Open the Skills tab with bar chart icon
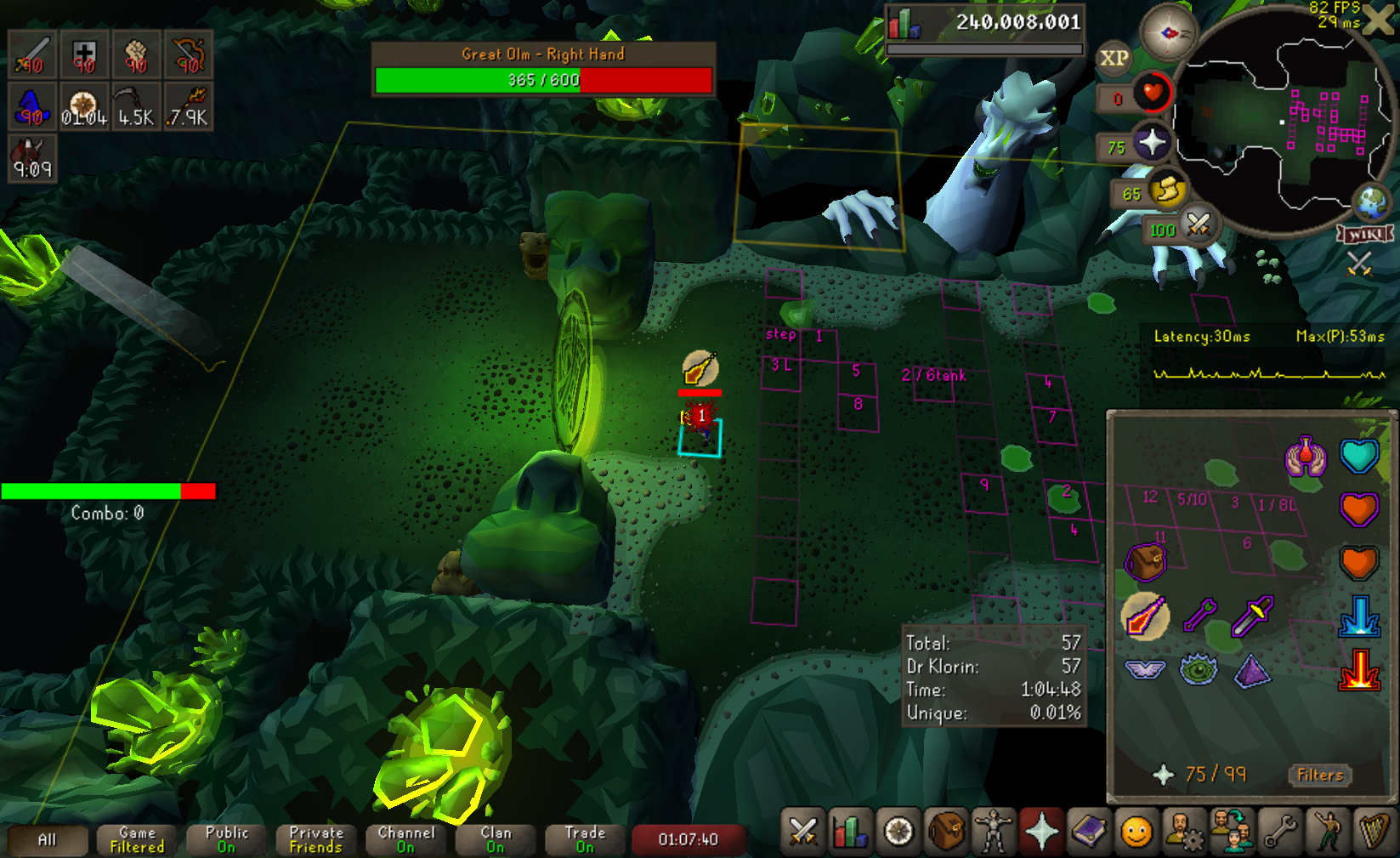 pyautogui.click(x=851, y=832)
